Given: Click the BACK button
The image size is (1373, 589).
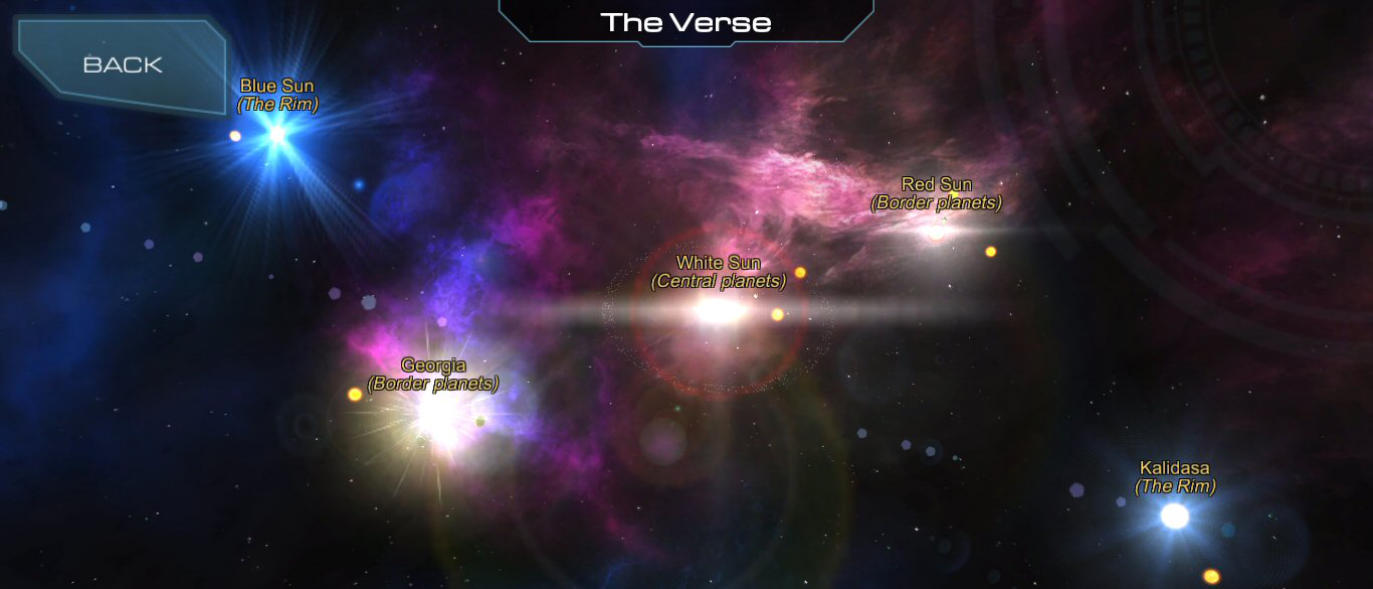Looking at the screenshot, I should (121, 65).
